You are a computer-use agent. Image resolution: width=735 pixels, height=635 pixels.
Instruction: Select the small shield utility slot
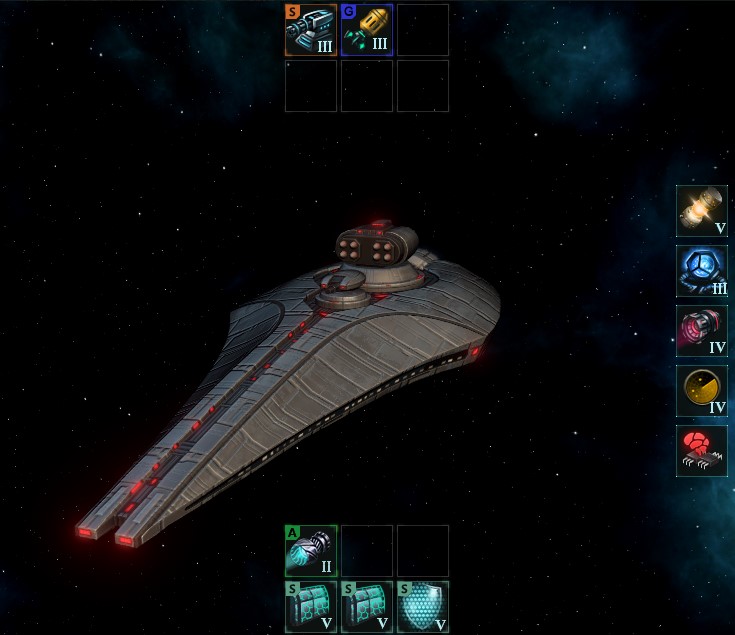pyautogui.click(x=423, y=607)
